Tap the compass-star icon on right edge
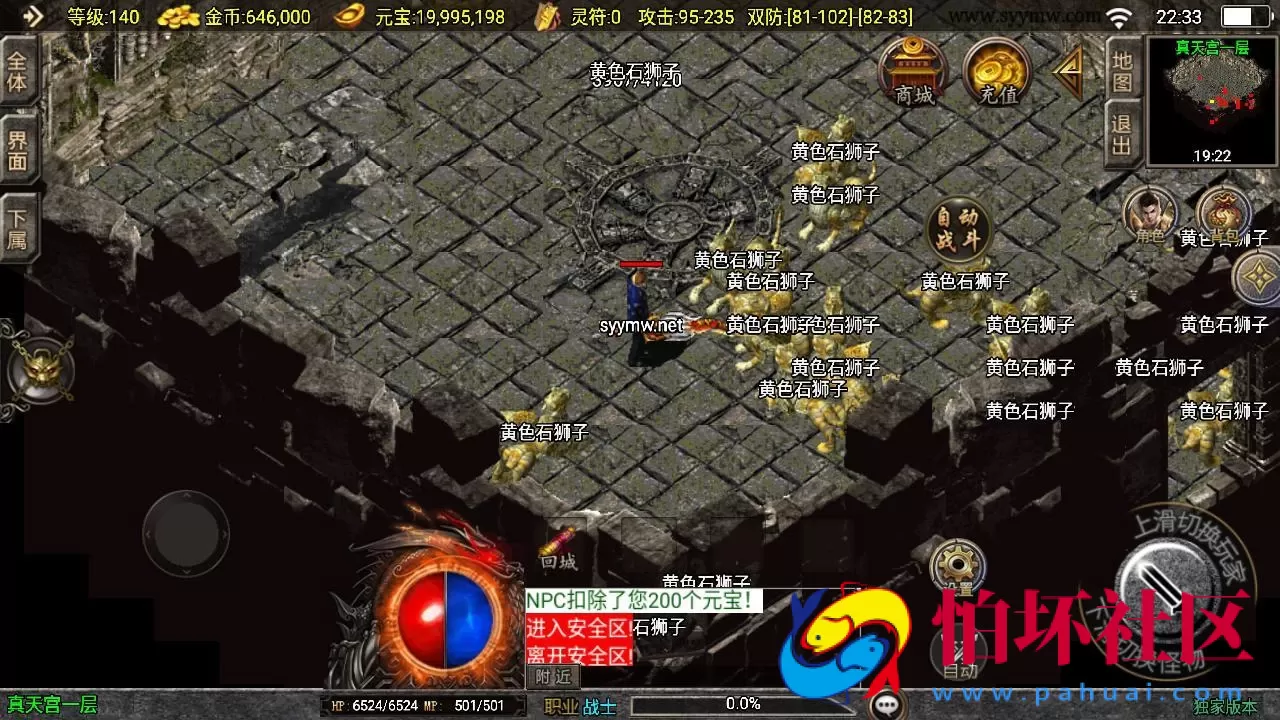The width and height of the screenshot is (1280, 720). (1258, 278)
